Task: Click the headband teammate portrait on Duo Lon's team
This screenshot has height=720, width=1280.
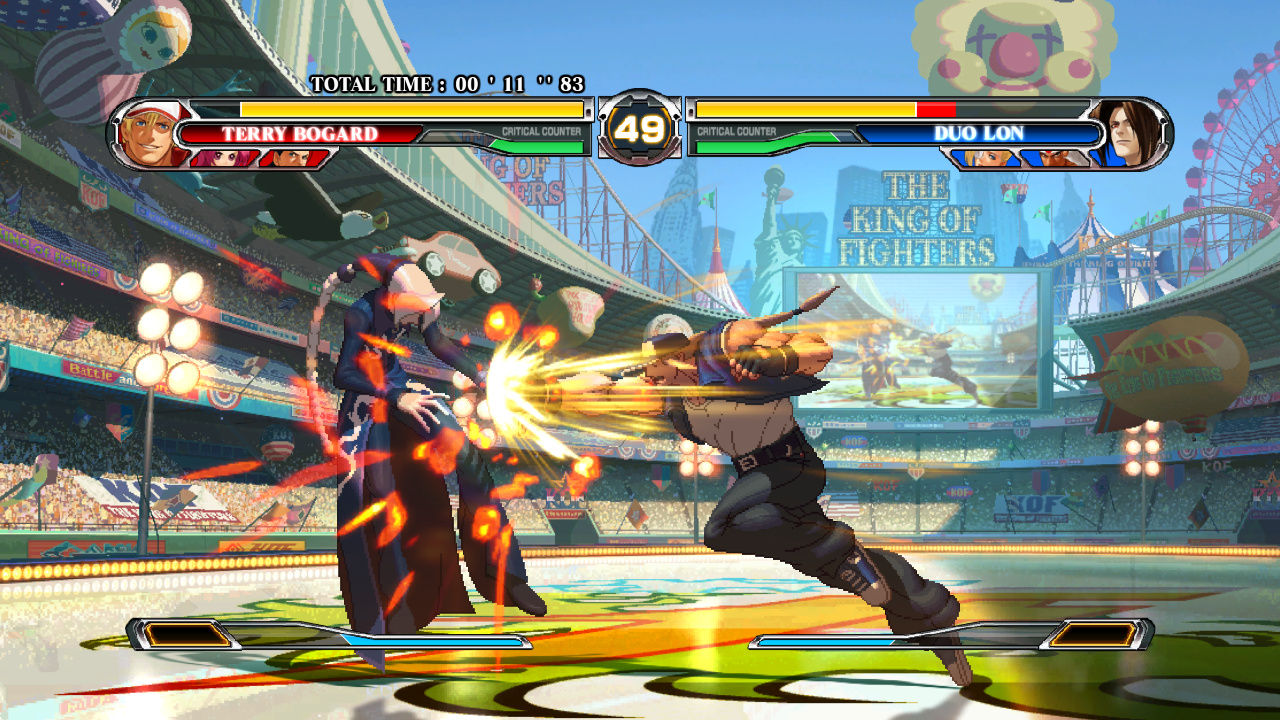Action: click(x=1055, y=157)
